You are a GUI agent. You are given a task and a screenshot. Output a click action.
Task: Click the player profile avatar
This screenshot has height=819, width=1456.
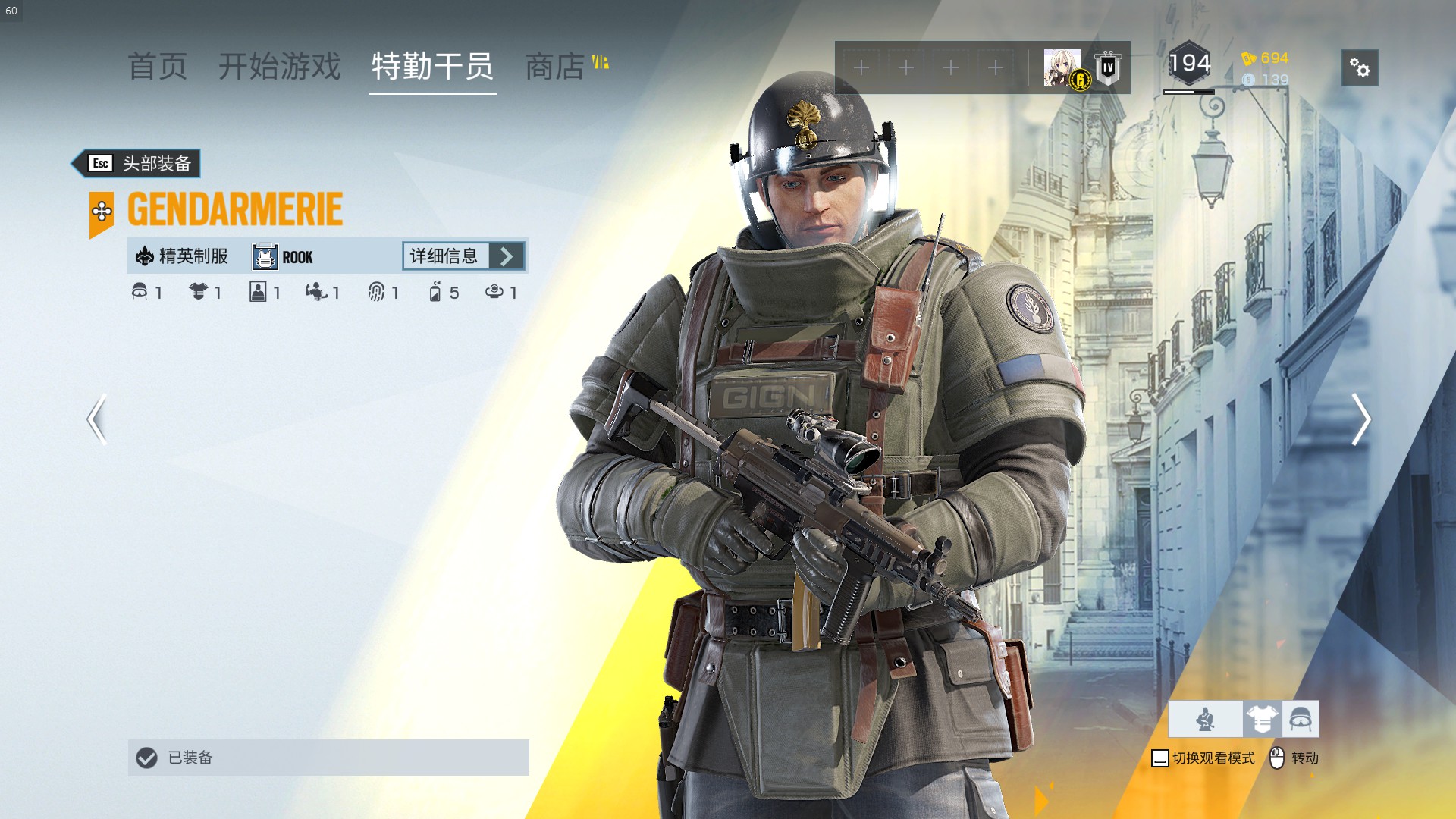click(1062, 68)
